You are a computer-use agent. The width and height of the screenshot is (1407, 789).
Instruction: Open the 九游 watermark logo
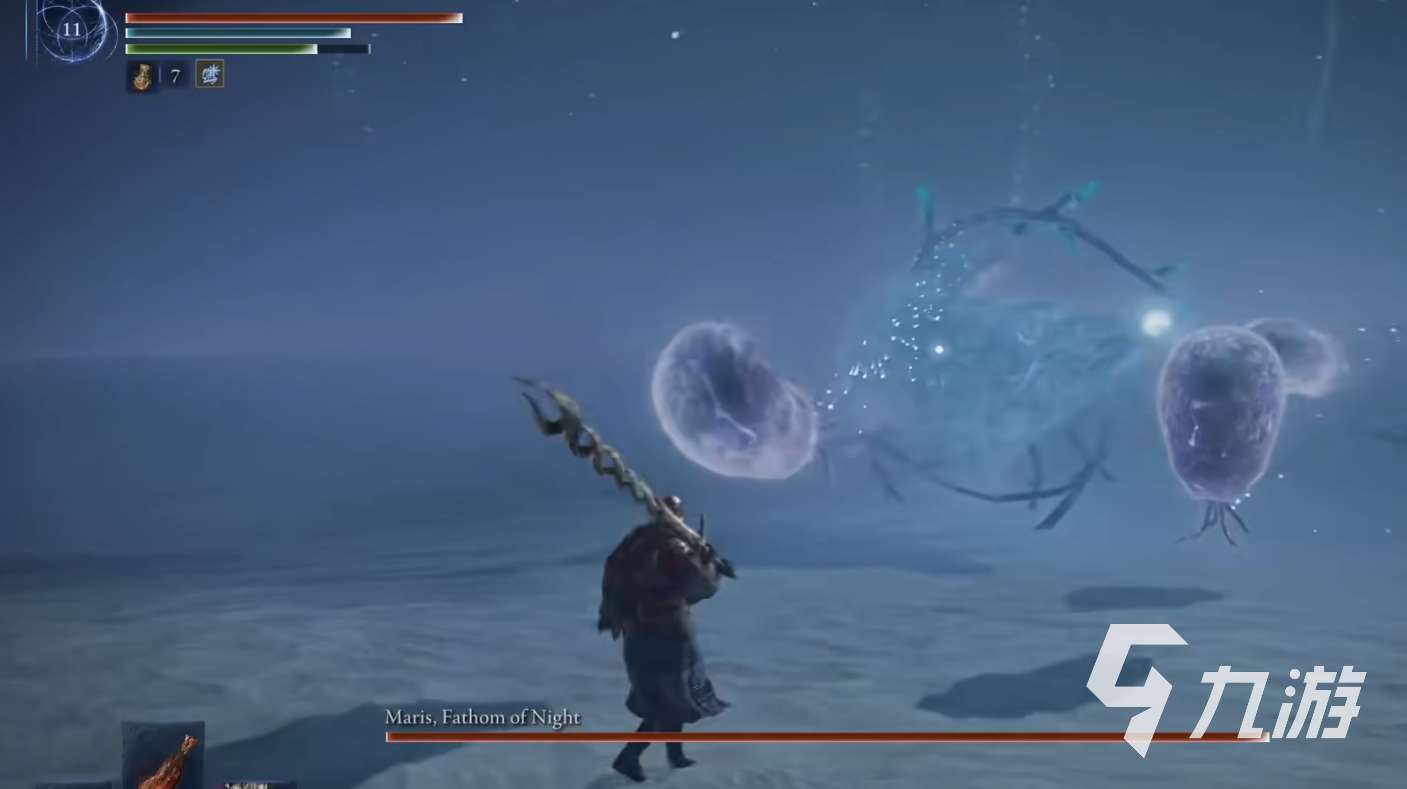click(1226, 688)
